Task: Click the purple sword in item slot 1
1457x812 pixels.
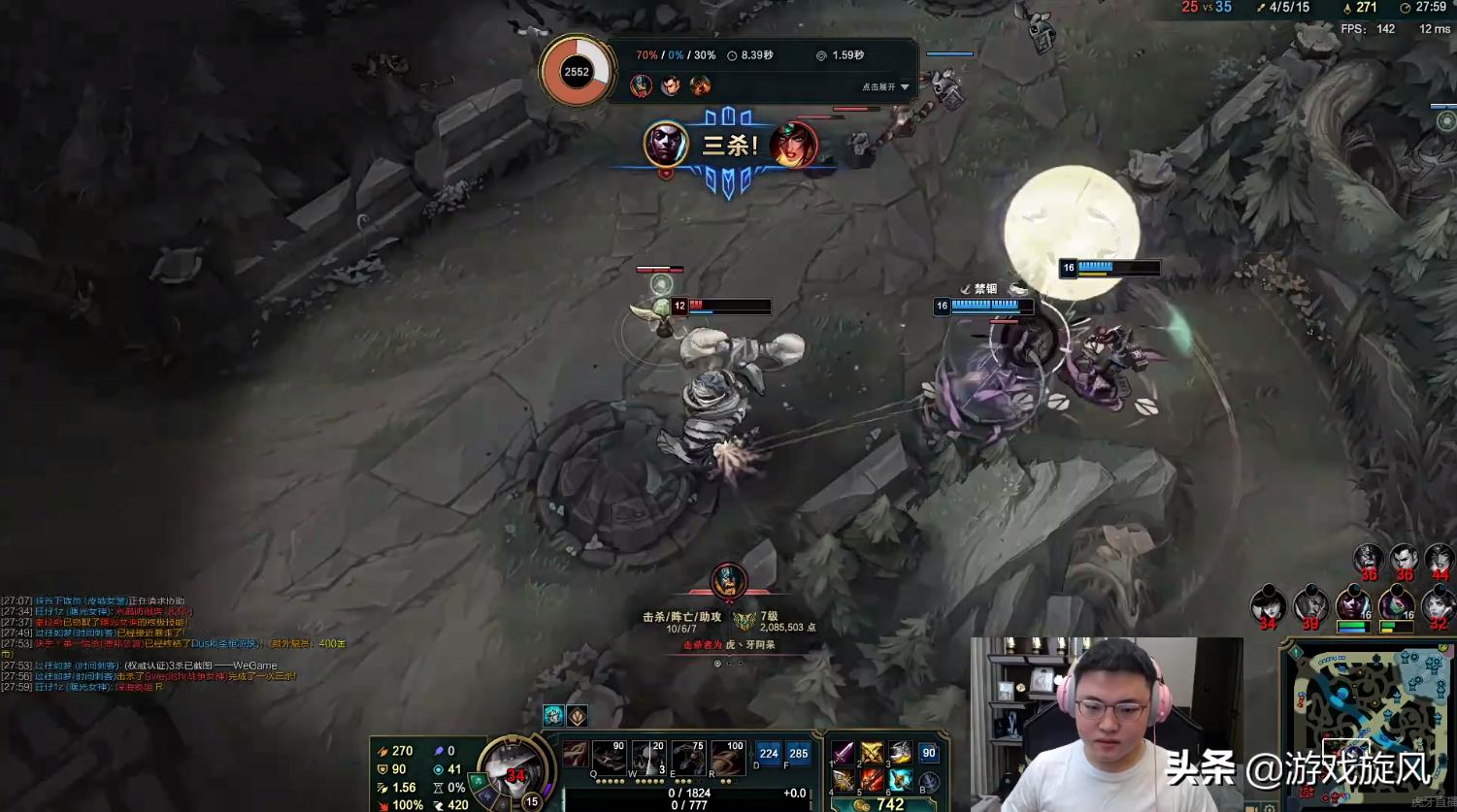Action: pos(844,754)
